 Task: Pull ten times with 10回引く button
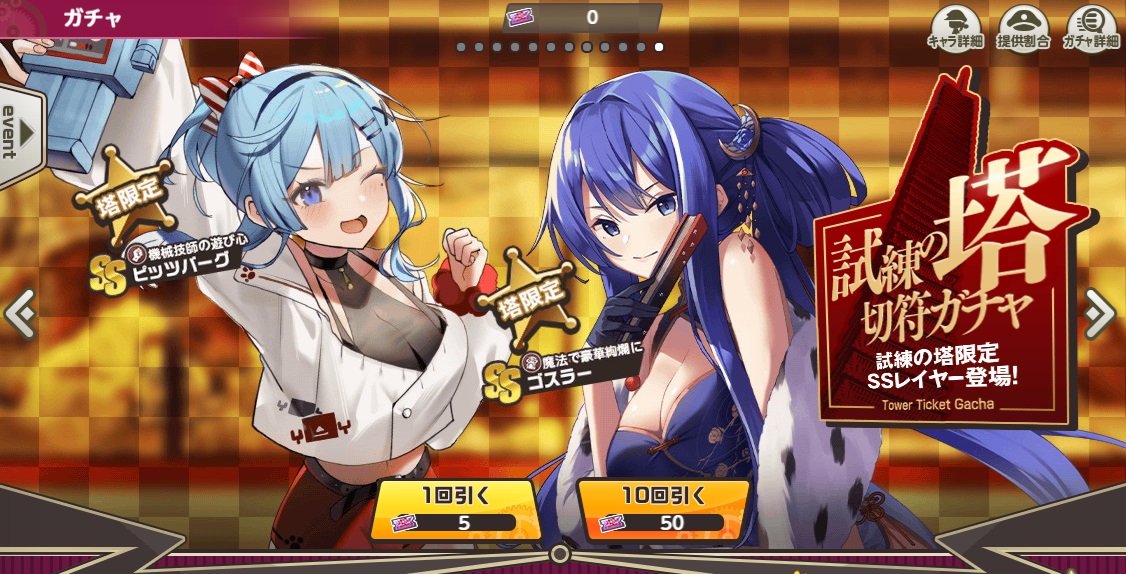pos(663,508)
